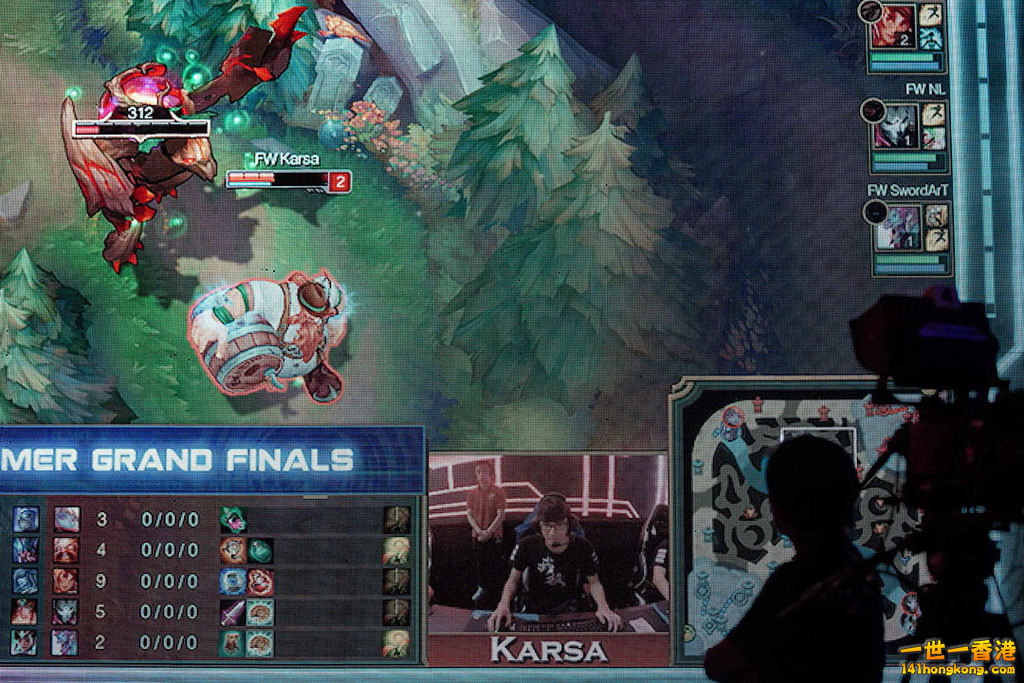Select the FW NL champion portrait

(895, 127)
